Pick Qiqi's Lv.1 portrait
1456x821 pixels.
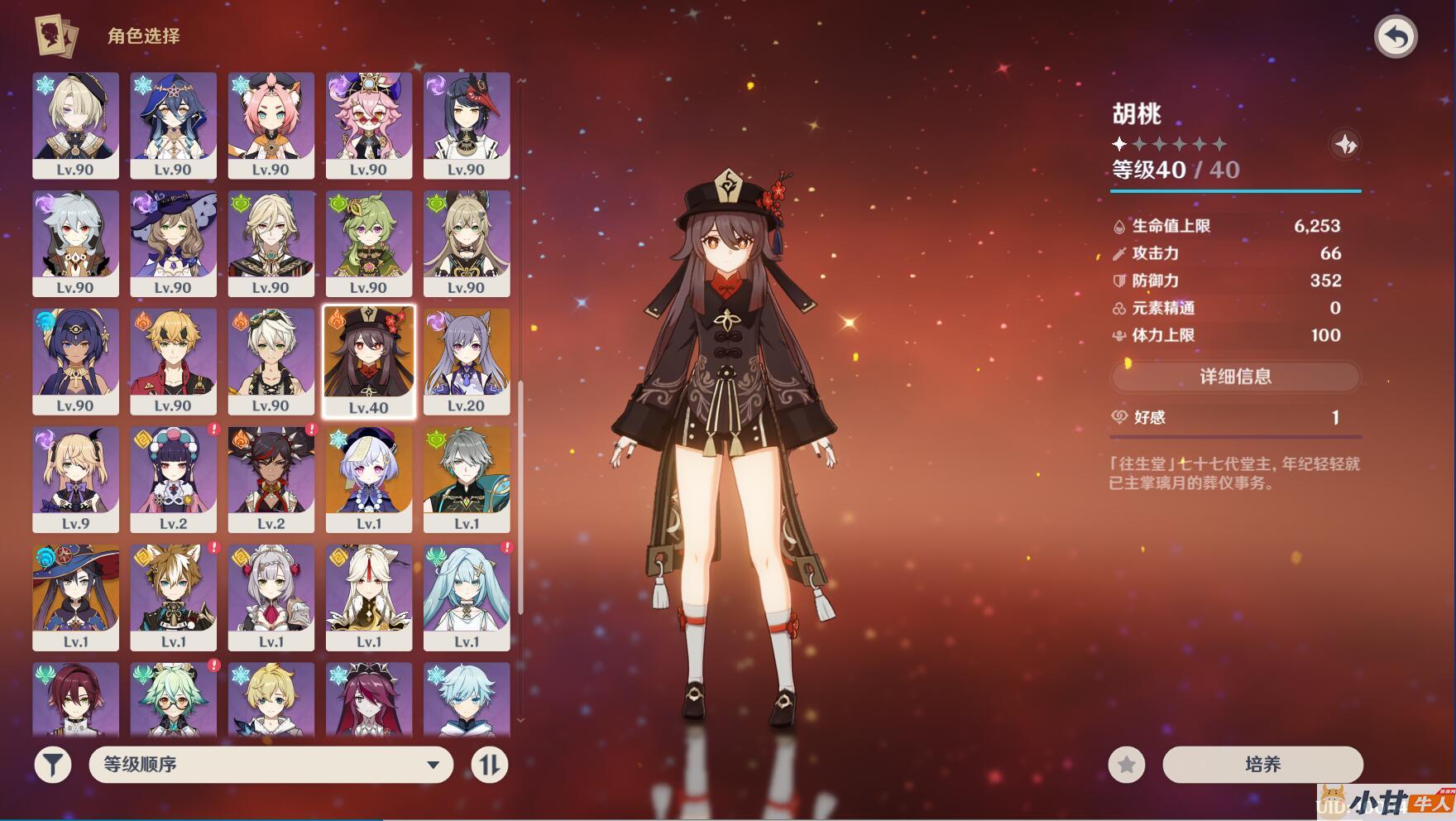(368, 478)
